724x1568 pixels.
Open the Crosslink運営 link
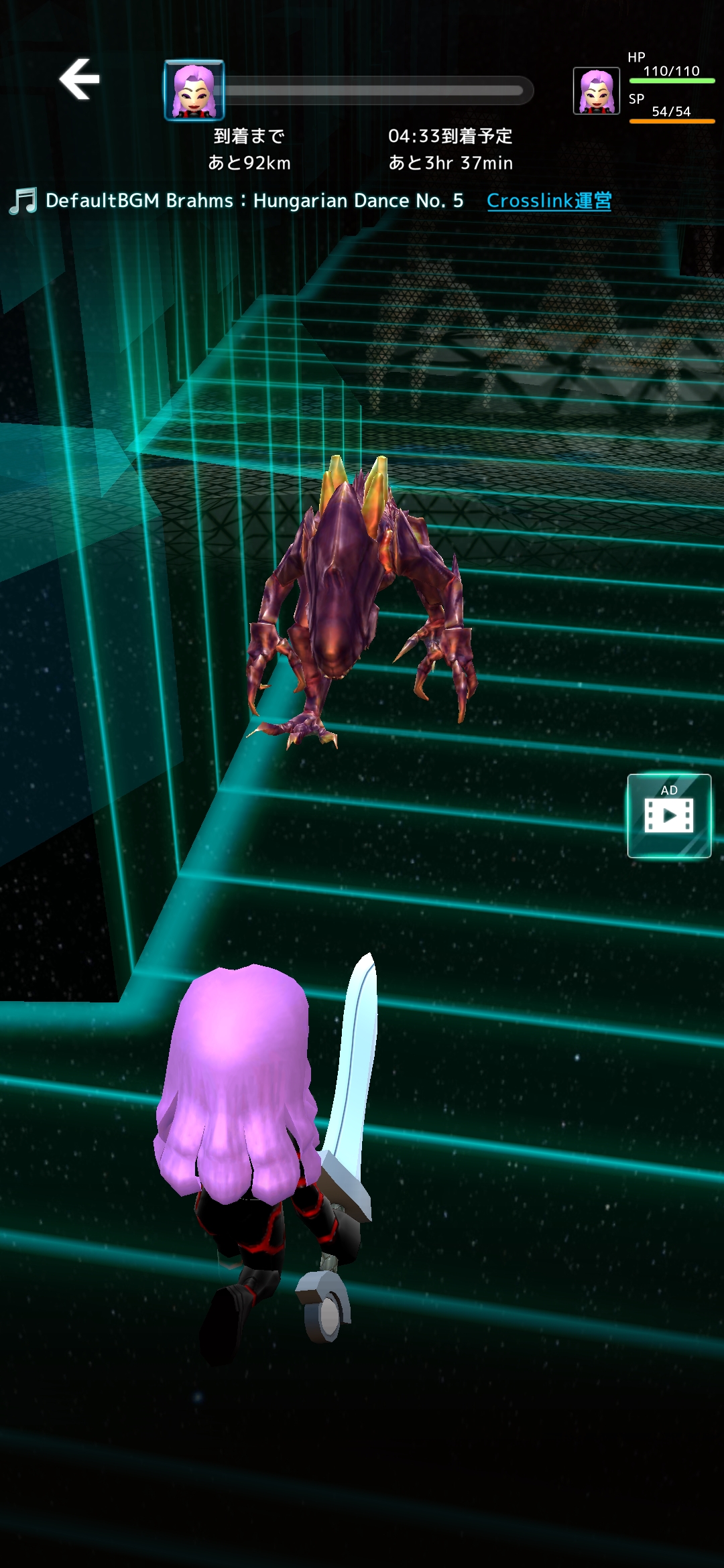point(548,200)
